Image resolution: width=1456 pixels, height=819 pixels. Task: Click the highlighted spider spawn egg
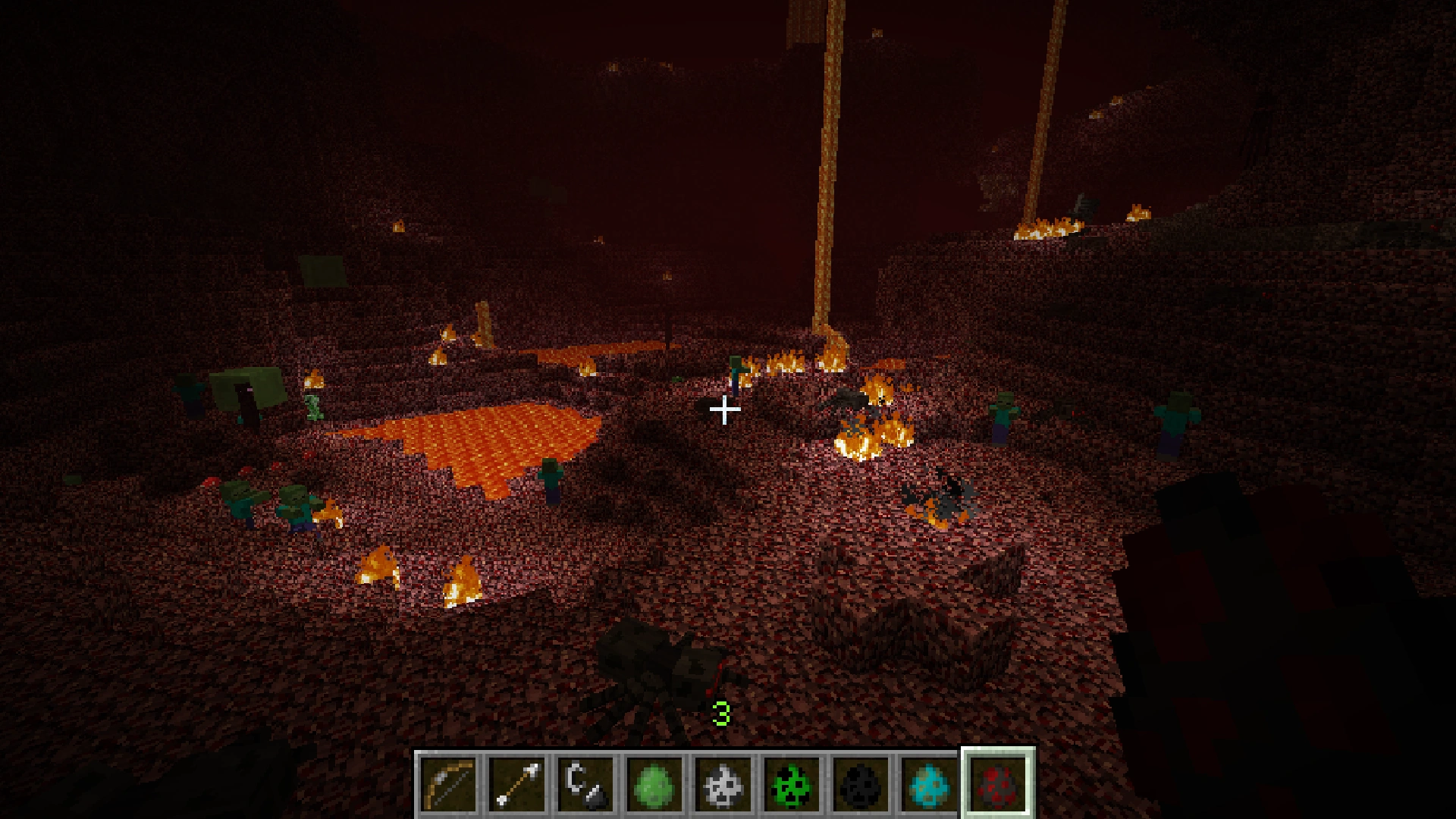click(x=995, y=781)
